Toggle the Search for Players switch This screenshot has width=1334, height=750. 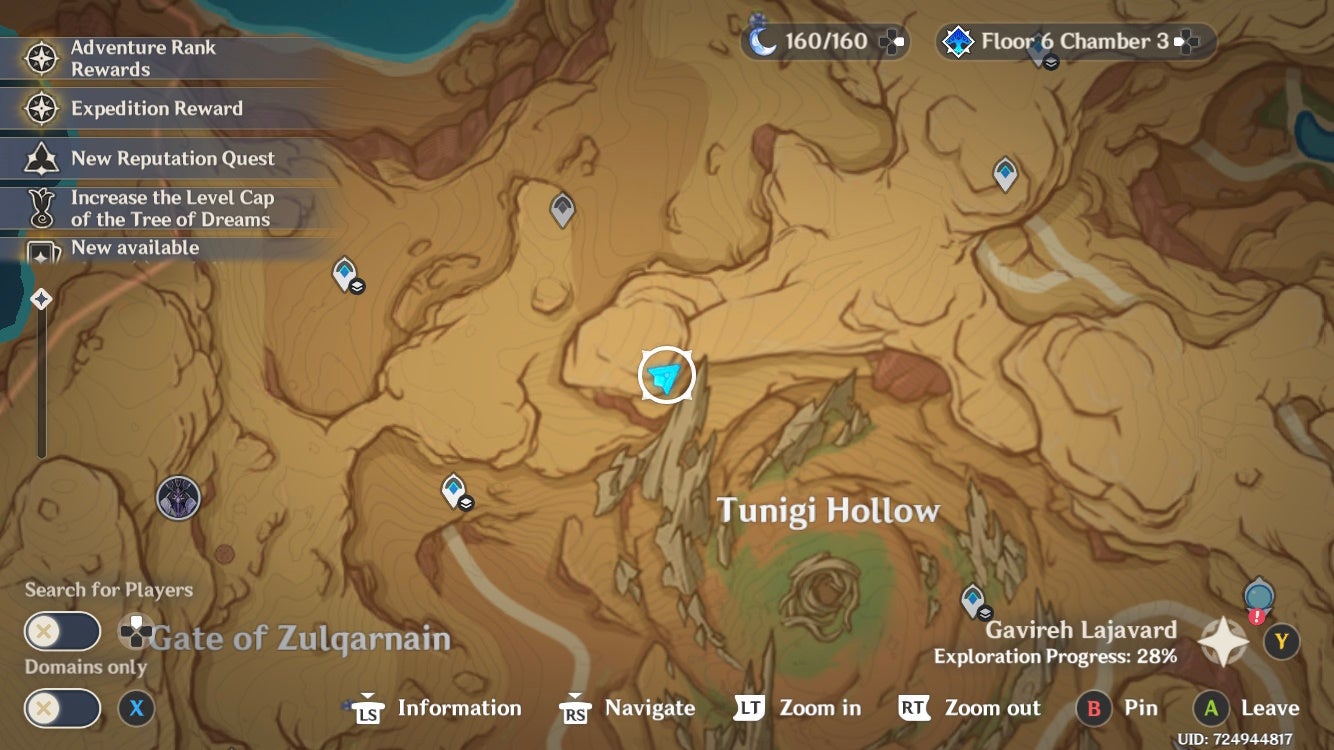pos(62,631)
